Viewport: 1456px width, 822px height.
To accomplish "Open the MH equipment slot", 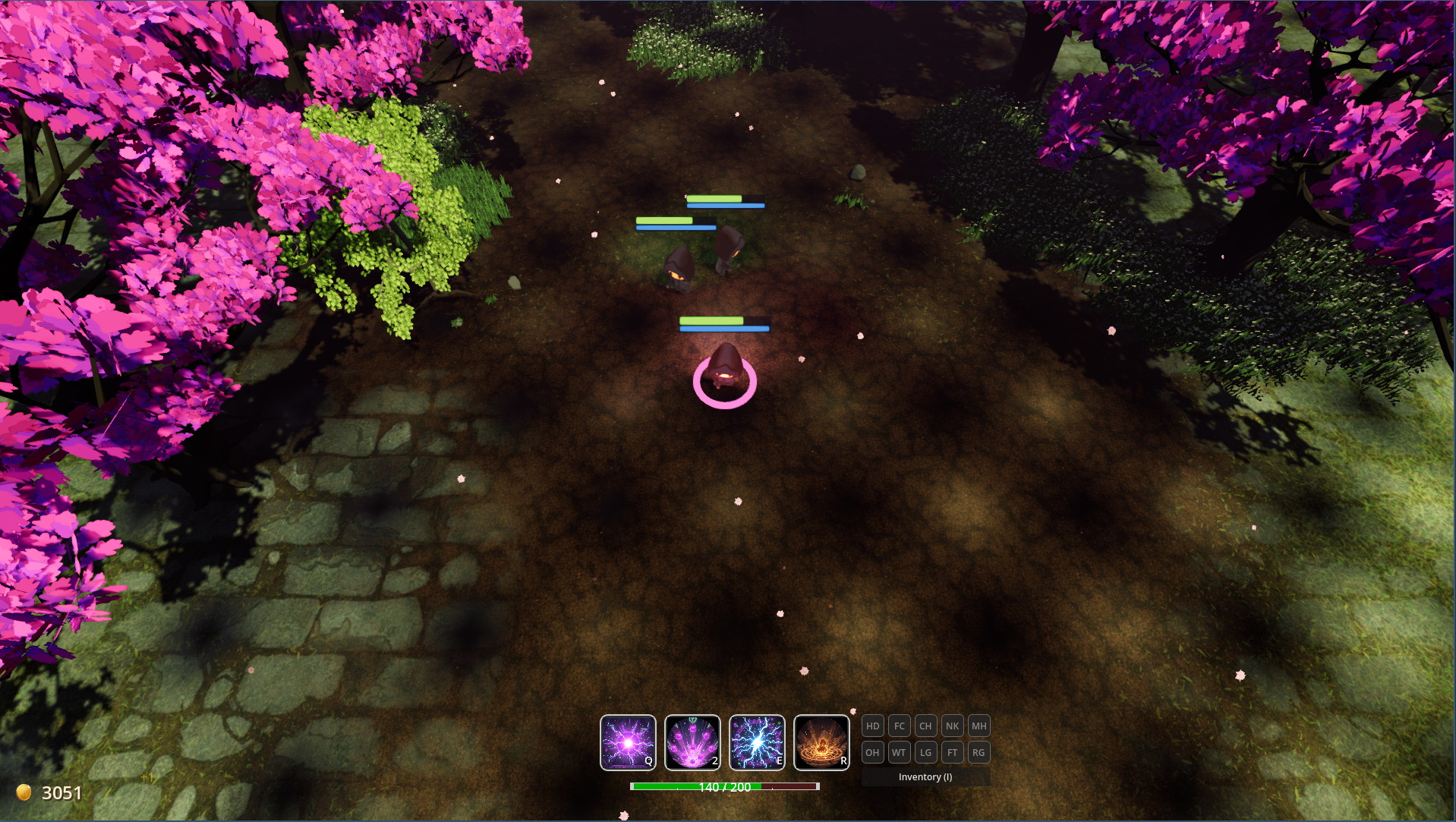I will point(979,726).
